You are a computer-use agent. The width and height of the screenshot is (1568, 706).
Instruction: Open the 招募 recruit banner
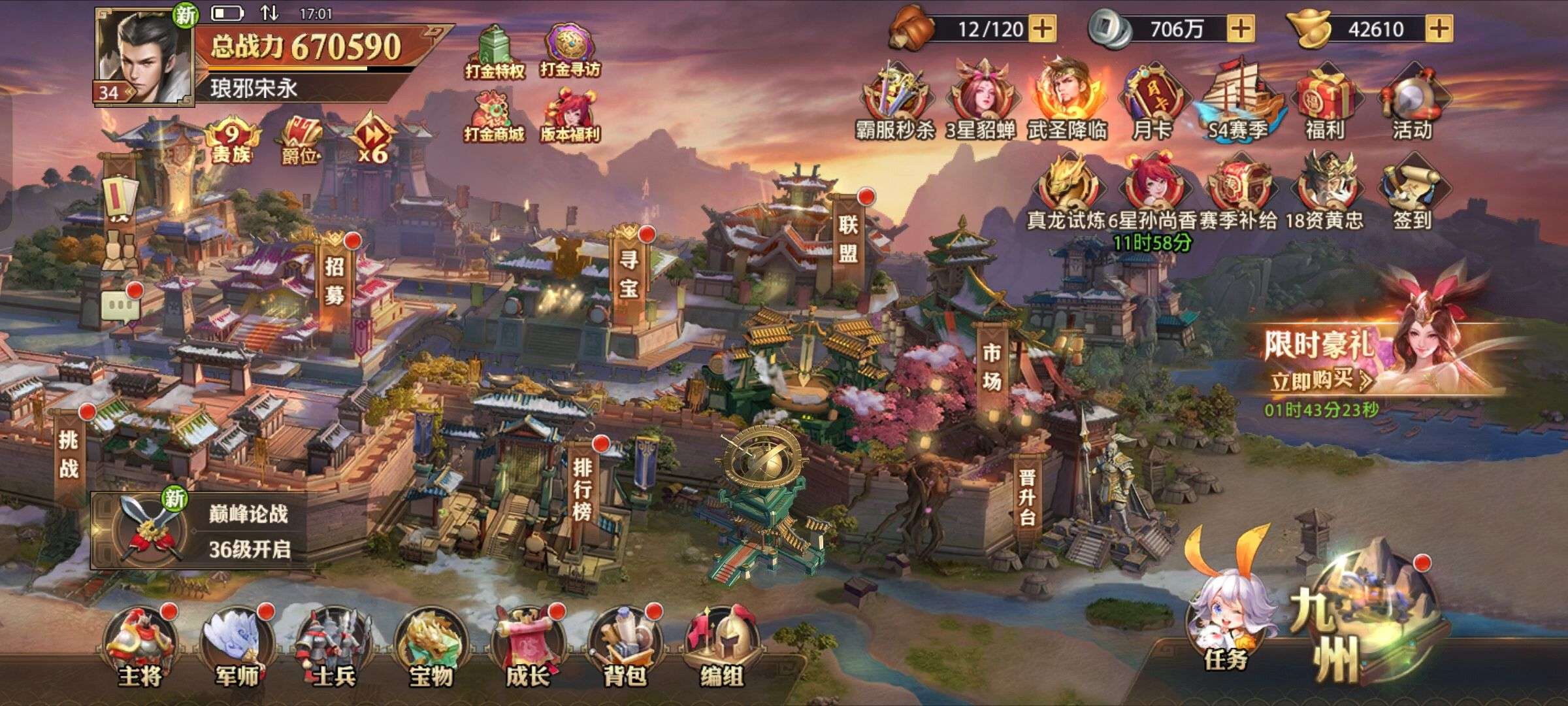[335, 278]
